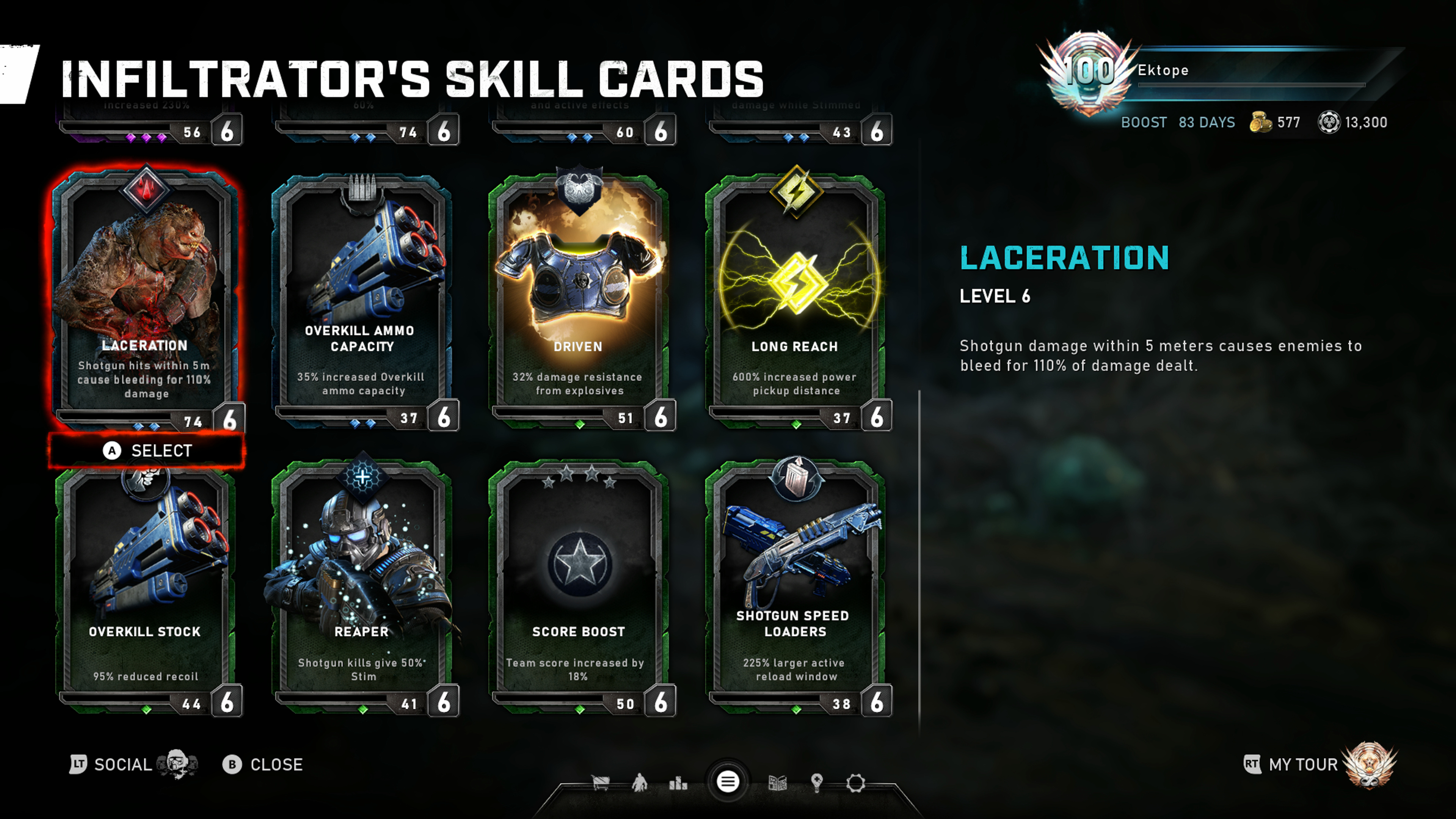Choose the Shotgun Speed Loaders card
Screen dimensions: 1456x819
point(795,588)
